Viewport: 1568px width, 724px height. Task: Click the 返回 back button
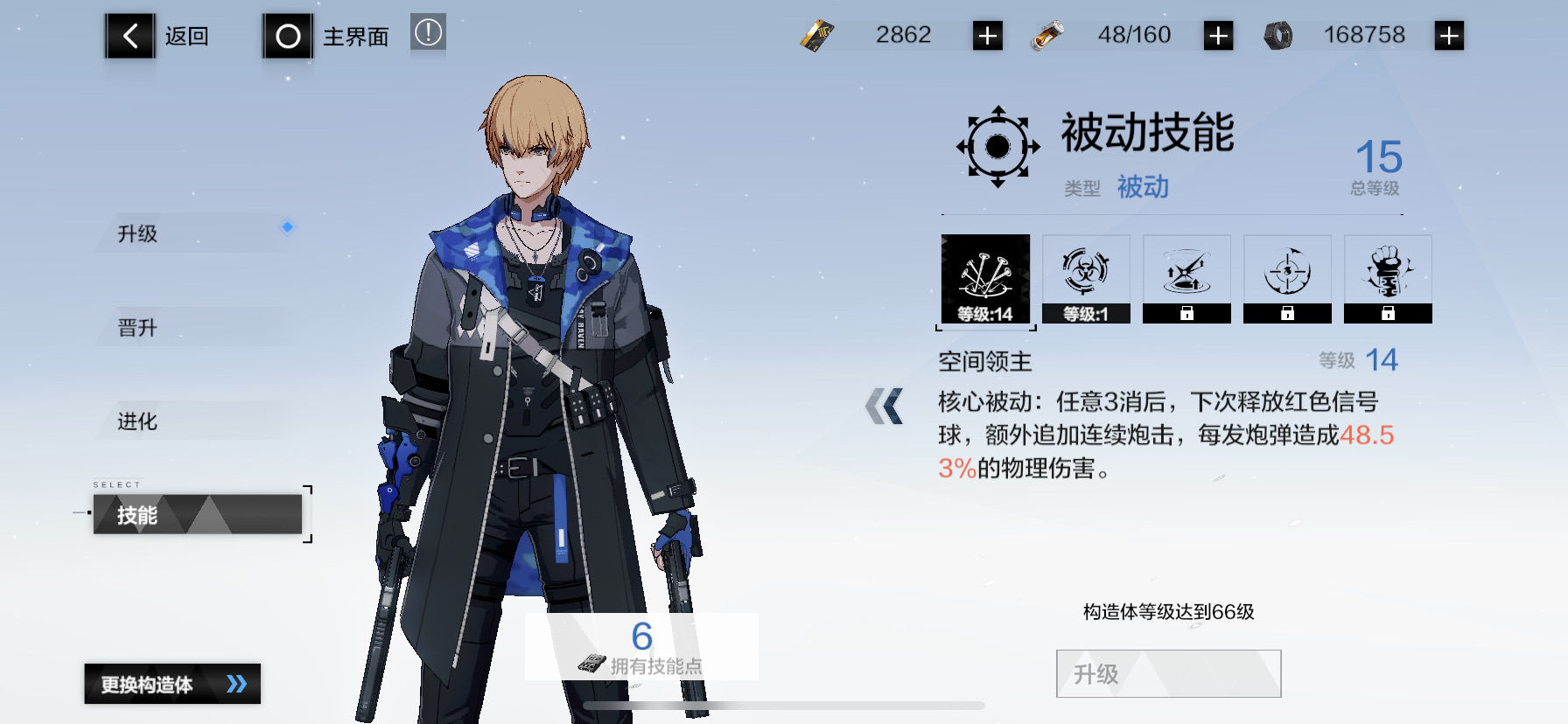coord(129,36)
